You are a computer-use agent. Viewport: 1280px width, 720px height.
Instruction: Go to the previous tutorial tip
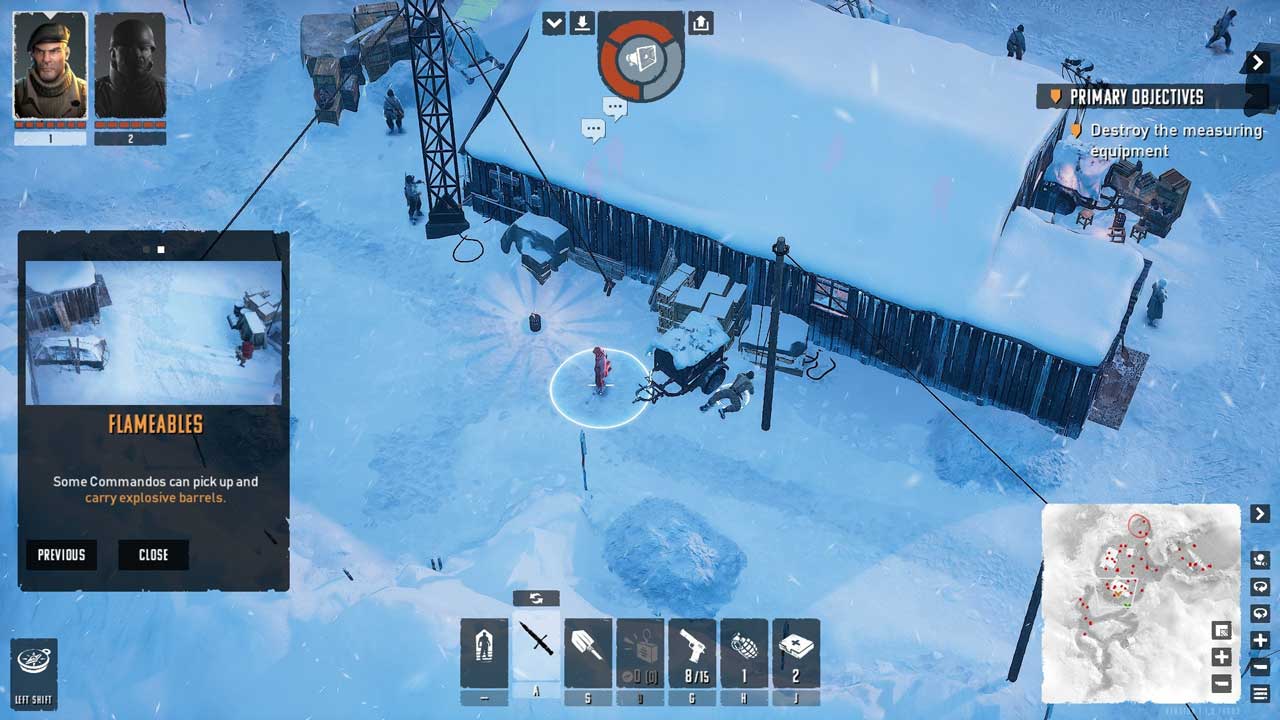pyautogui.click(x=62, y=555)
